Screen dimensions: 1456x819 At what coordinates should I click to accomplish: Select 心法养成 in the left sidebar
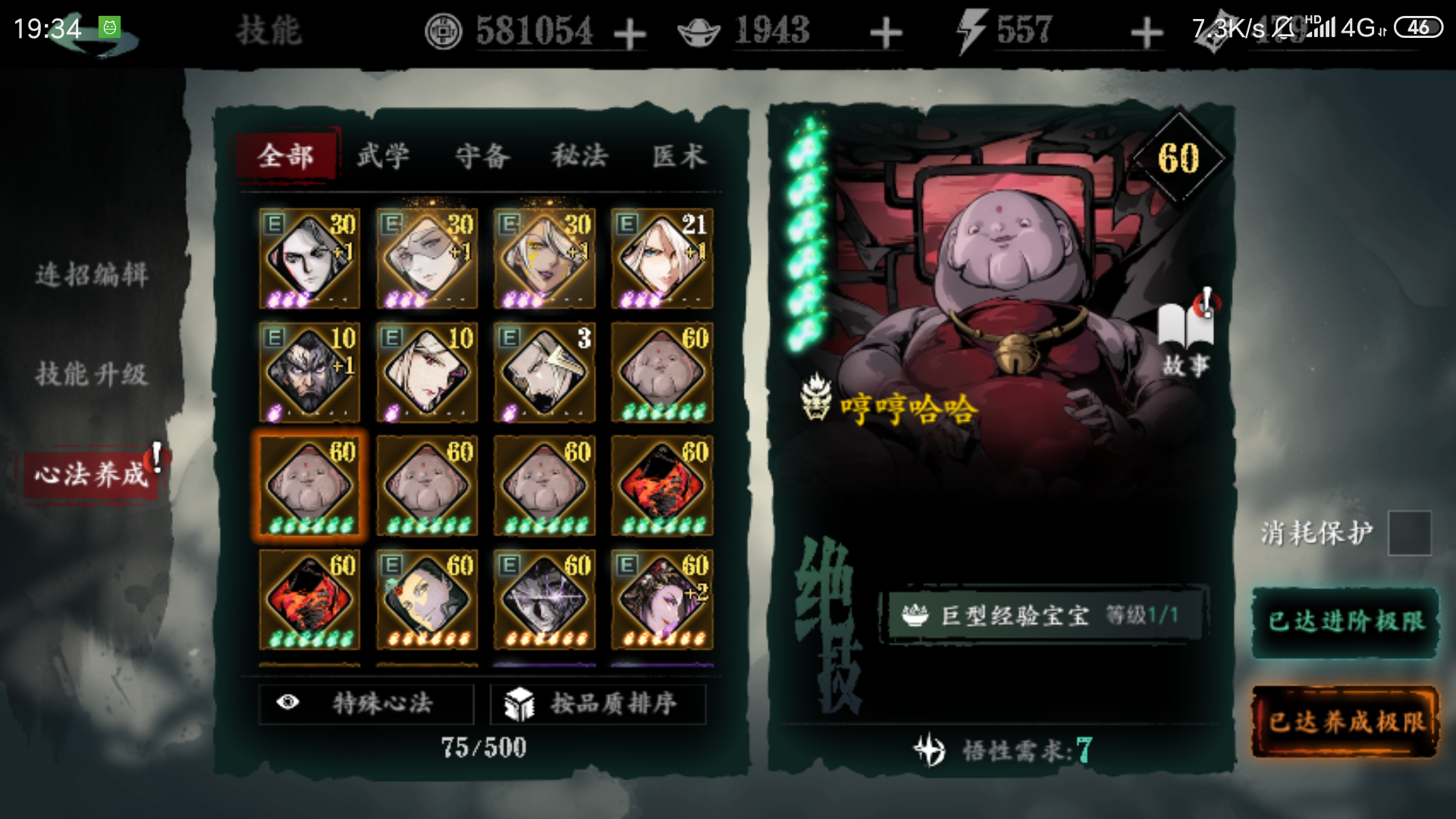[x=91, y=474]
